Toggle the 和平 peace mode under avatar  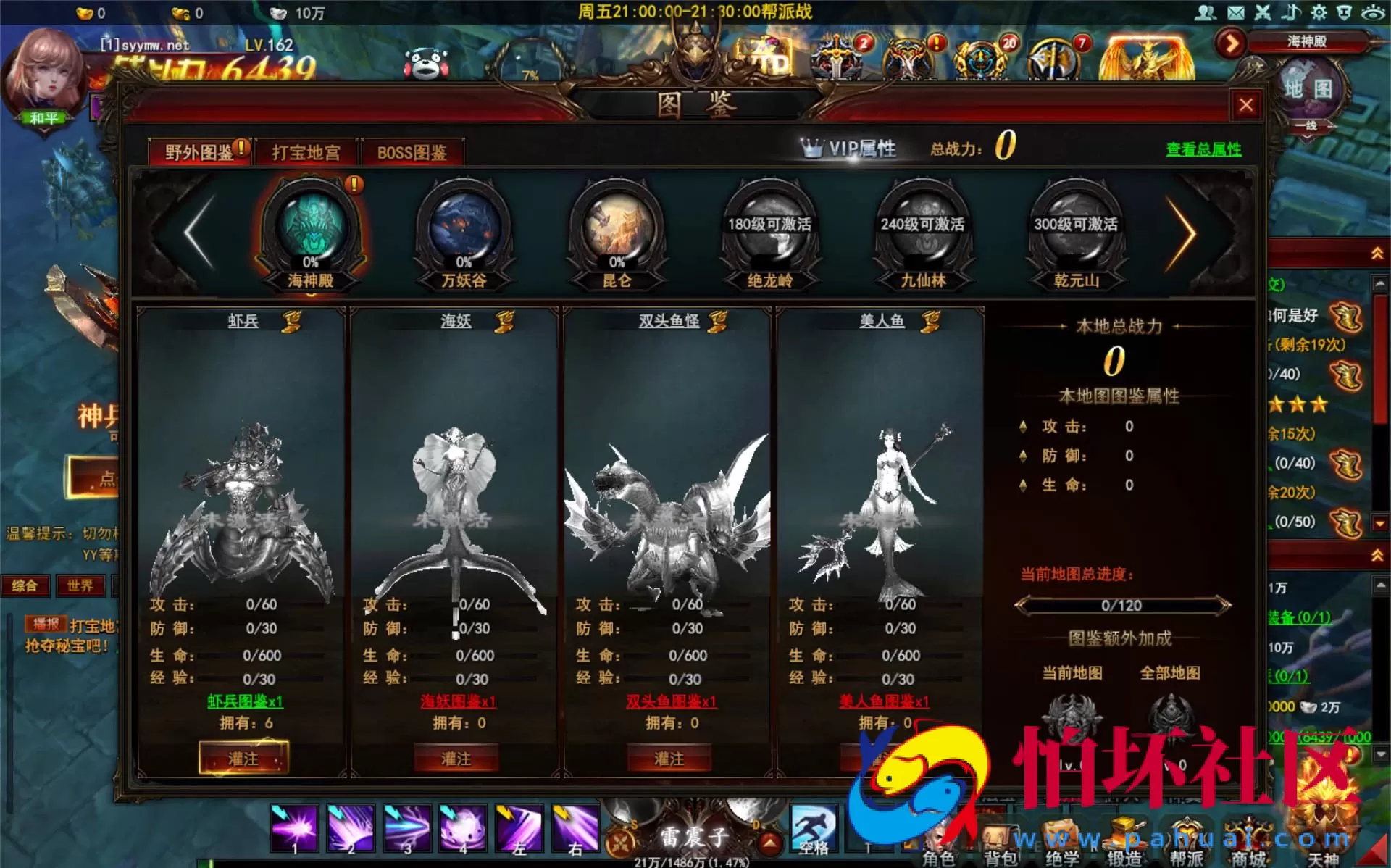[45, 116]
